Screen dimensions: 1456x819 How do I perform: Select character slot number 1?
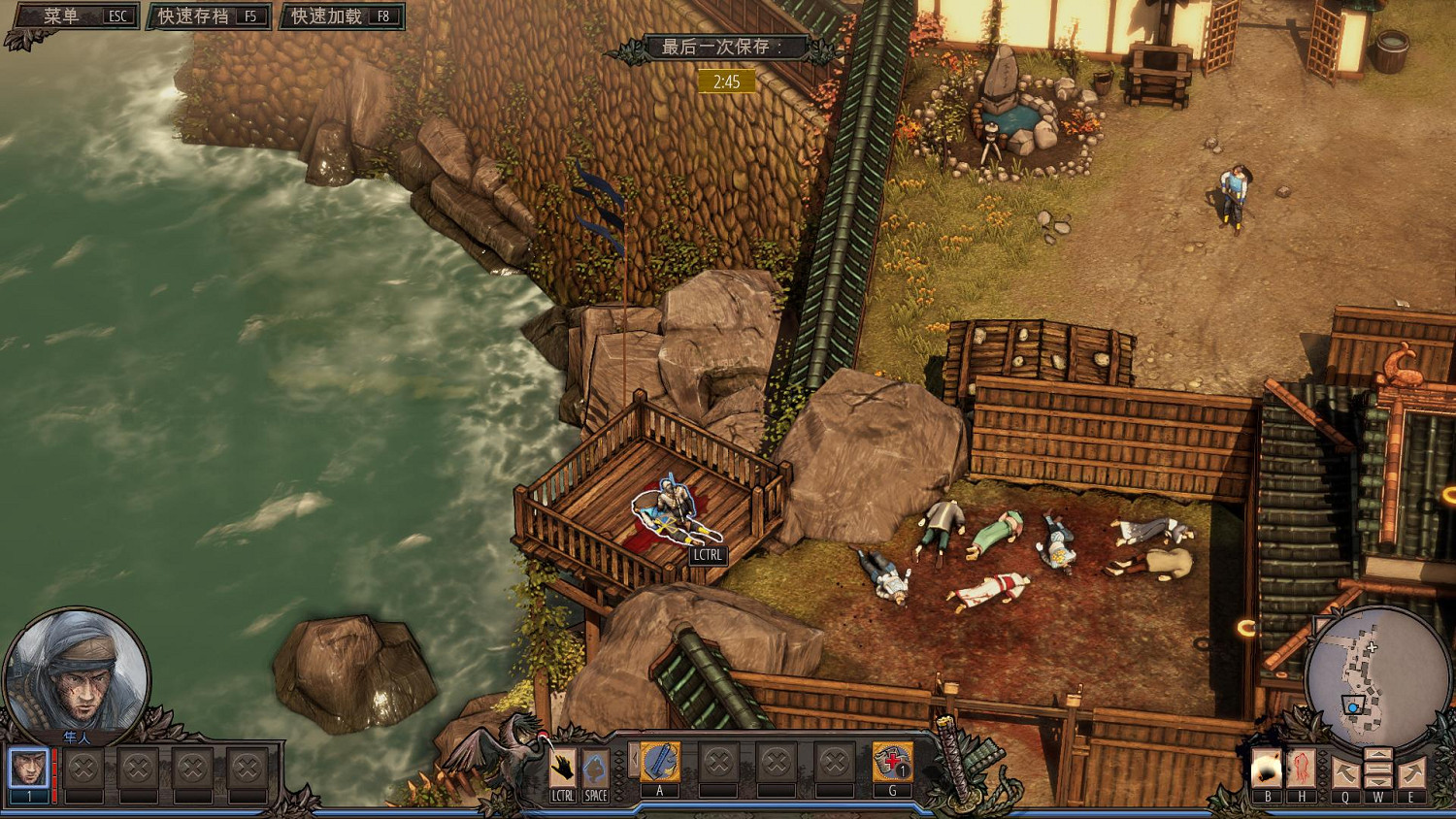[x=29, y=770]
